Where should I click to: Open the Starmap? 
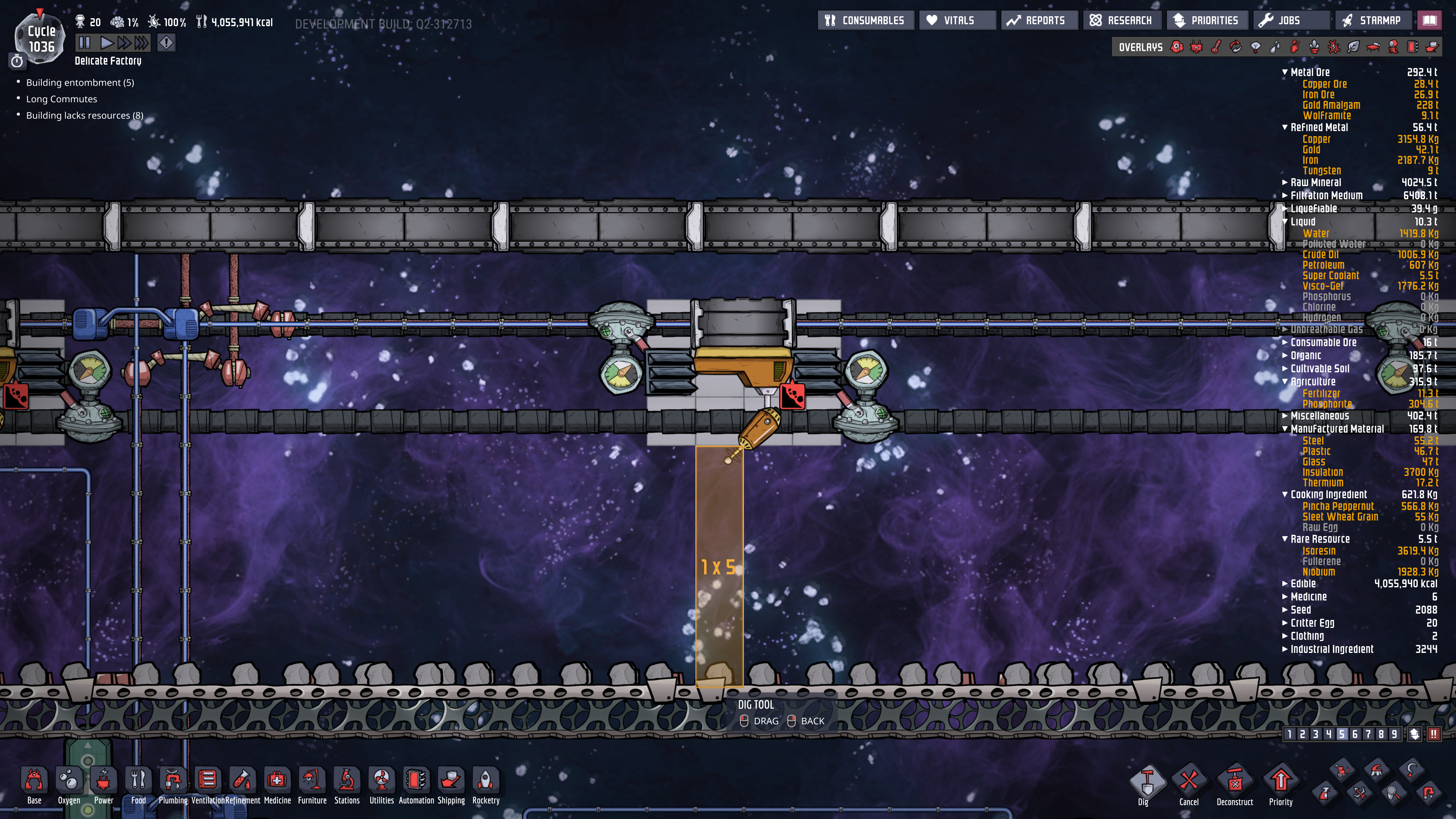pos(1372,20)
